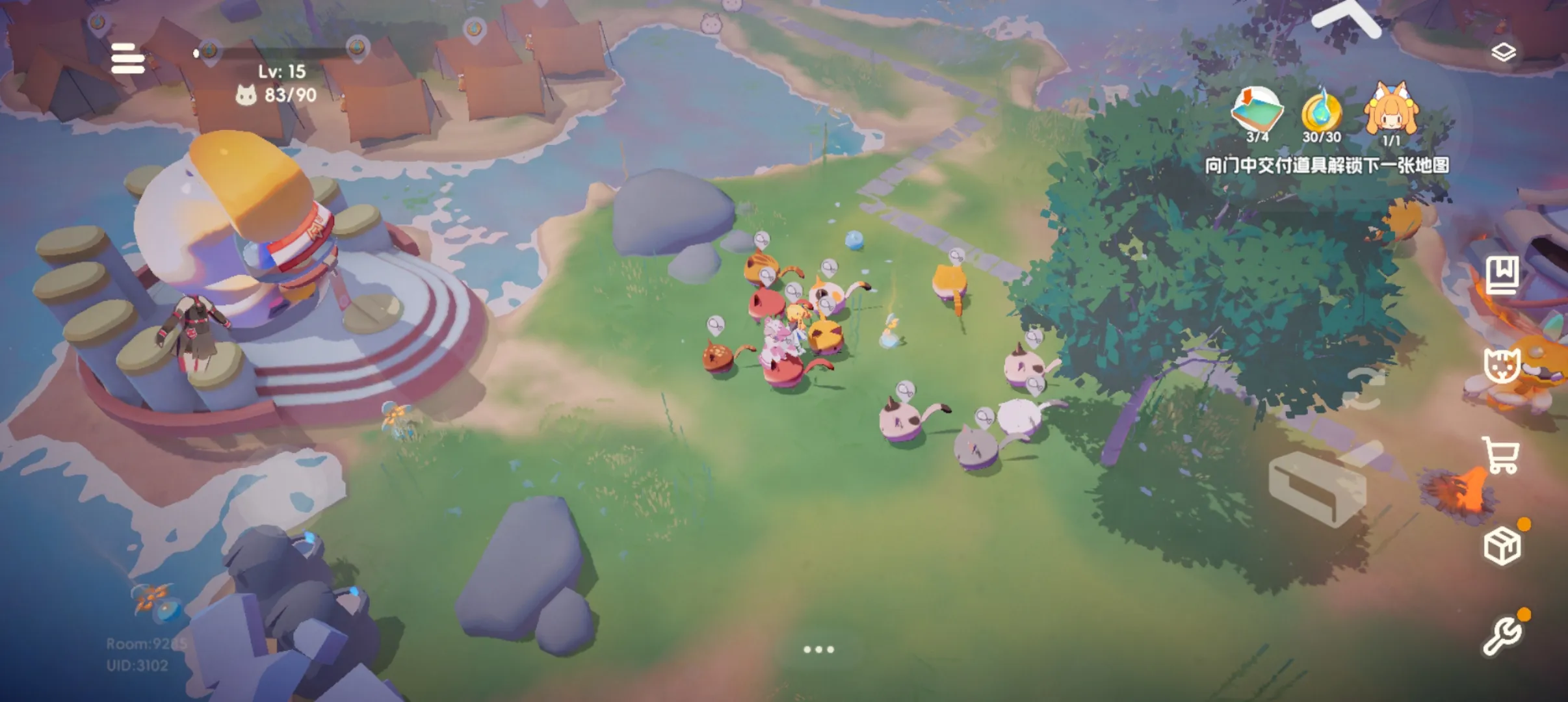Open the hamburger menu
Screen dimensions: 1568x702
pyautogui.click(x=127, y=59)
